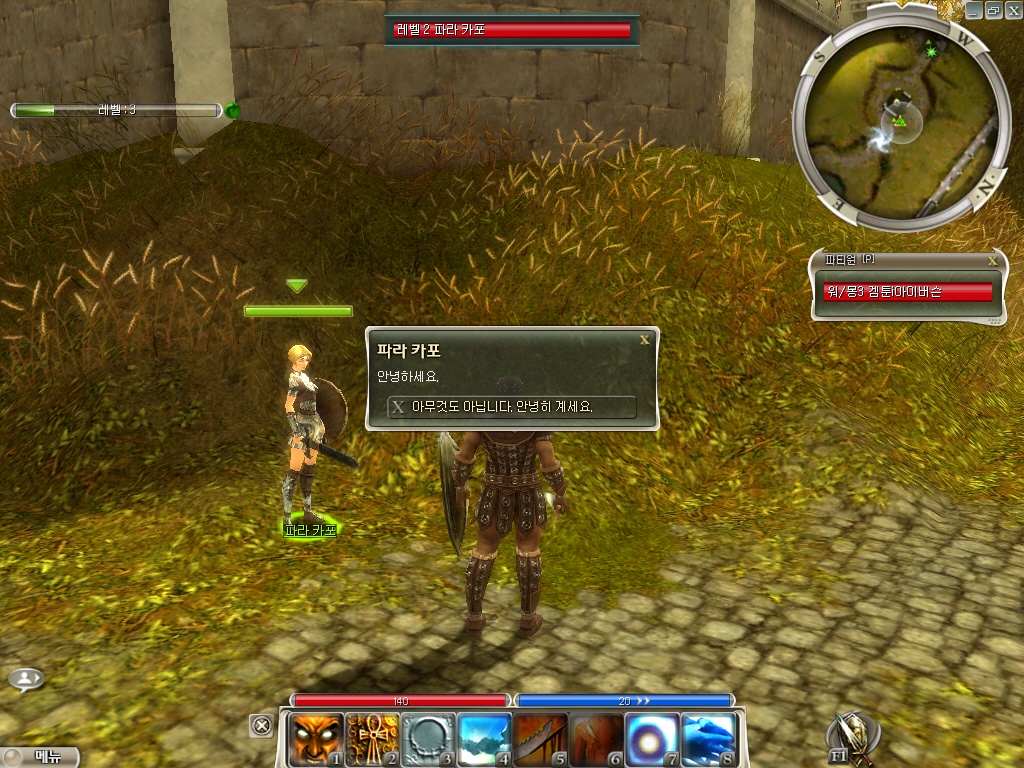Click the speech bubble chat icon
This screenshot has height=768, width=1024.
click(x=26, y=679)
